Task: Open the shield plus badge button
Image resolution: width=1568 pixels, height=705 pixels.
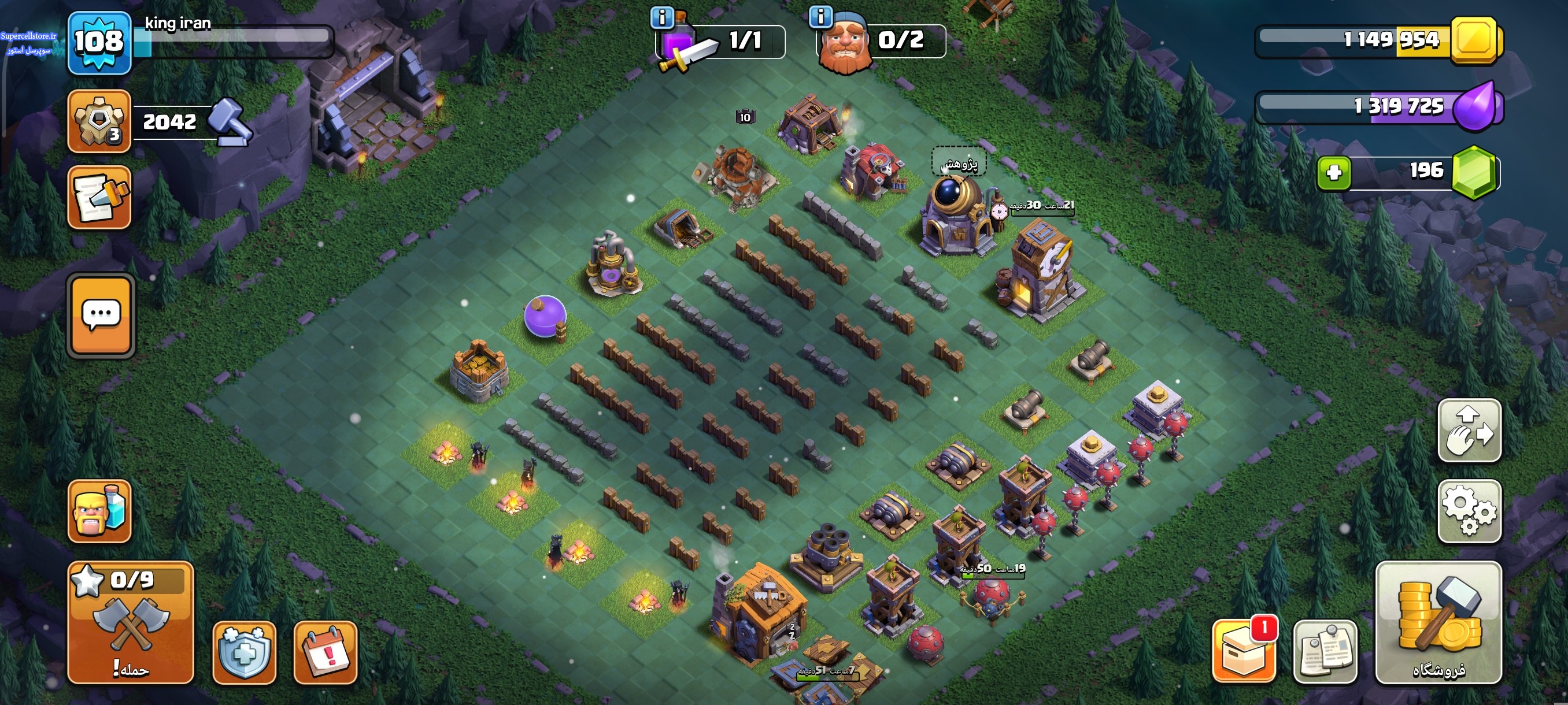Action: click(x=244, y=652)
